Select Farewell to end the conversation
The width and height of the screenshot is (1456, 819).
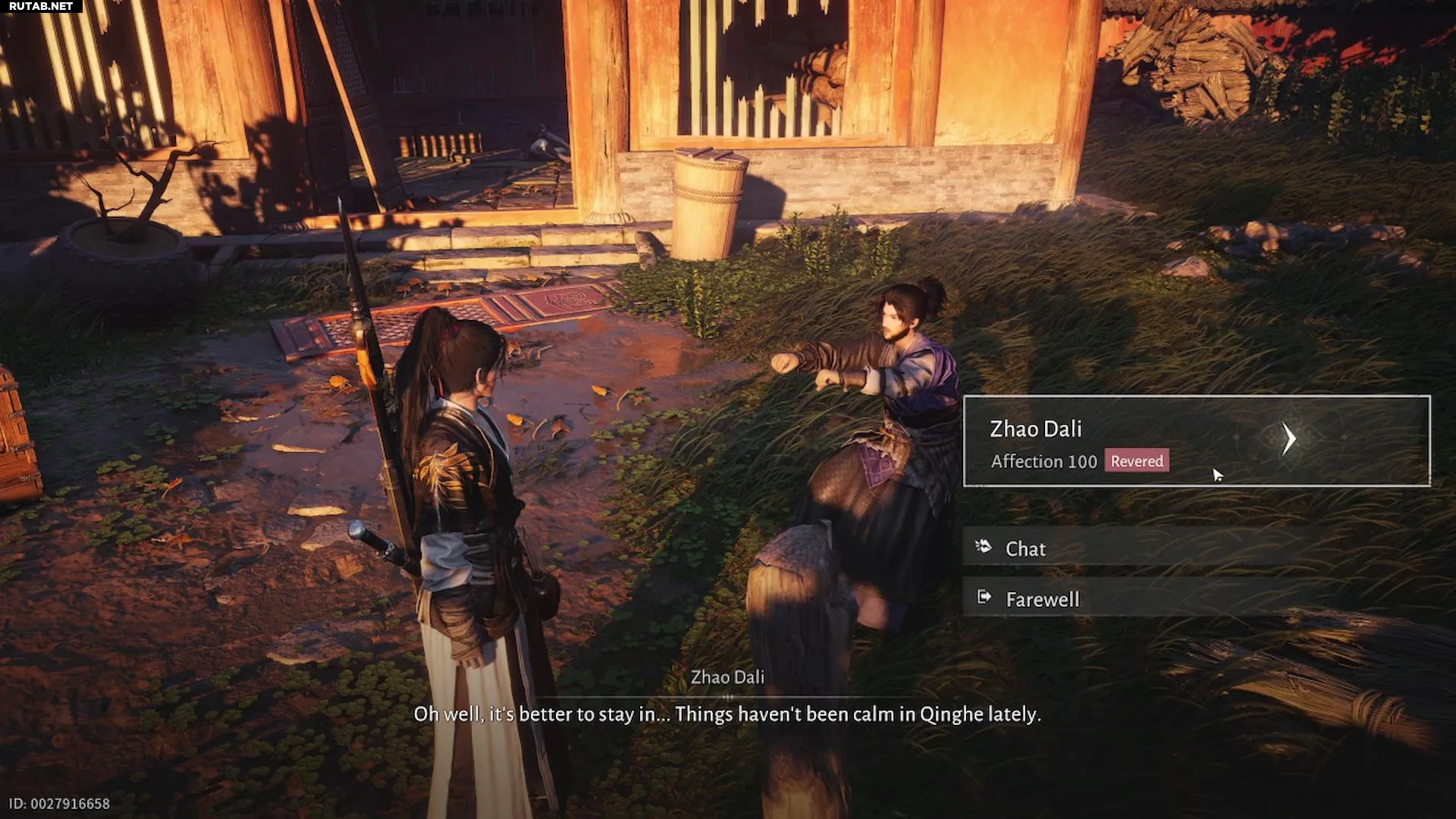pos(1042,599)
